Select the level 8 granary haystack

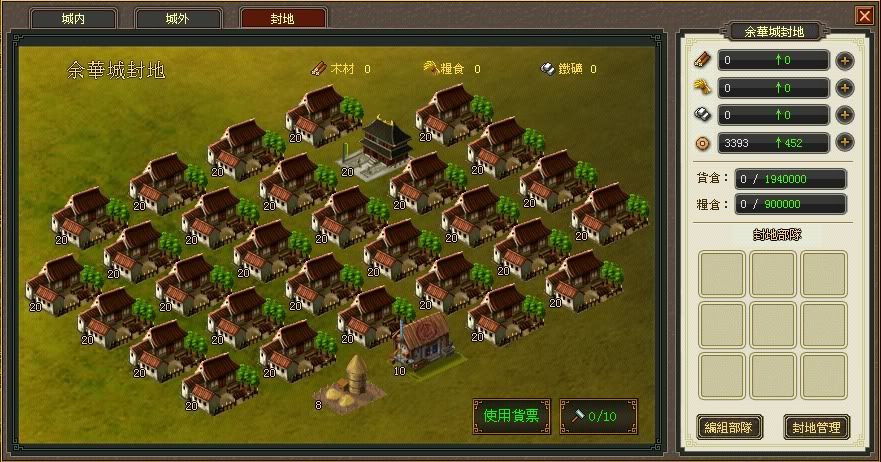(350, 384)
